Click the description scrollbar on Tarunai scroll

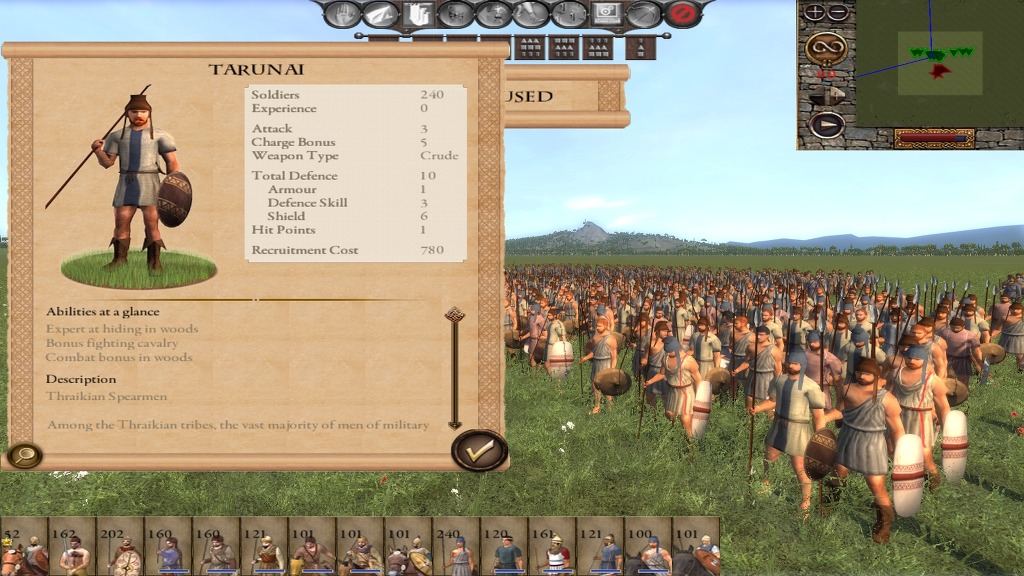[x=454, y=368]
